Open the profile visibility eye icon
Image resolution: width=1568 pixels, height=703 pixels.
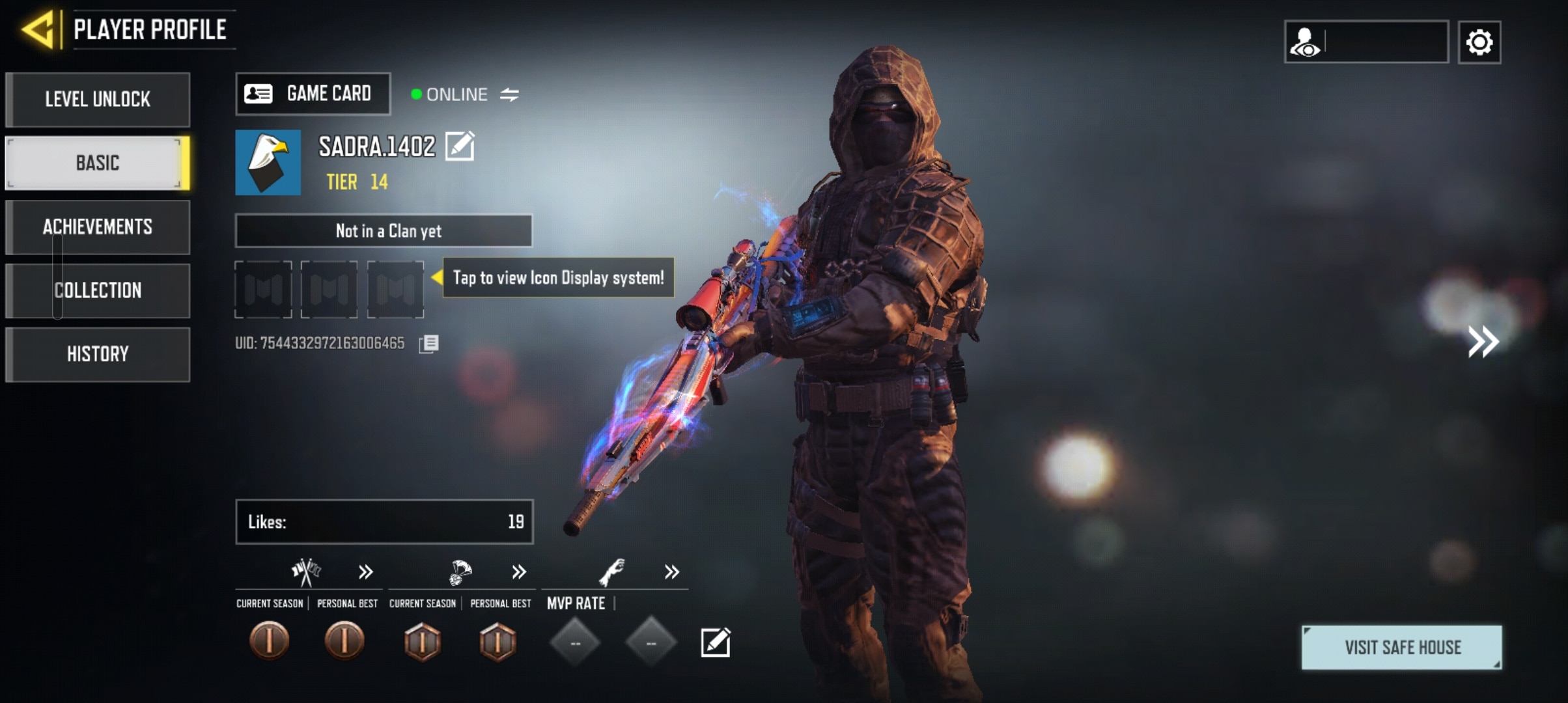(x=1305, y=42)
